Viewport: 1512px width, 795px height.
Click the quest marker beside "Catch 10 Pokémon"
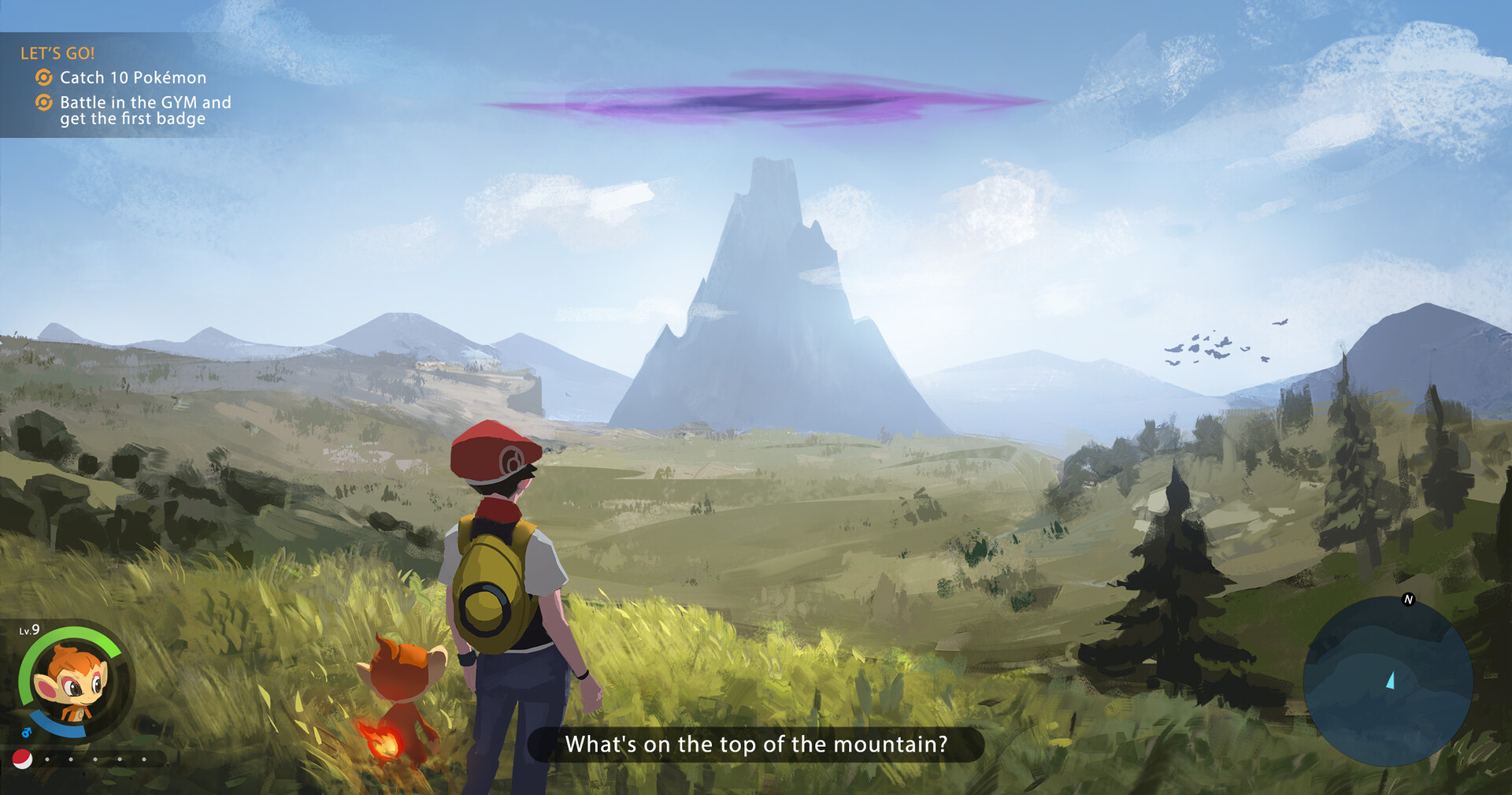tap(43, 77)
